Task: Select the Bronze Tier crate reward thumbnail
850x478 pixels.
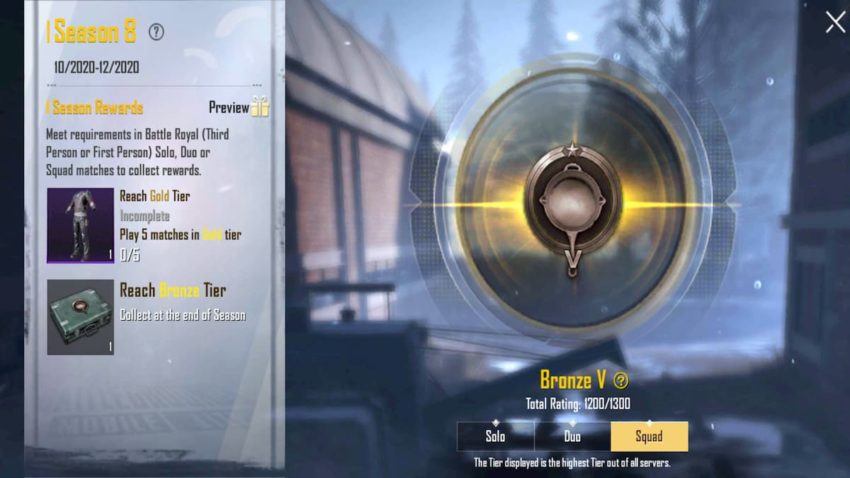Action: click(x=80, y=316)
